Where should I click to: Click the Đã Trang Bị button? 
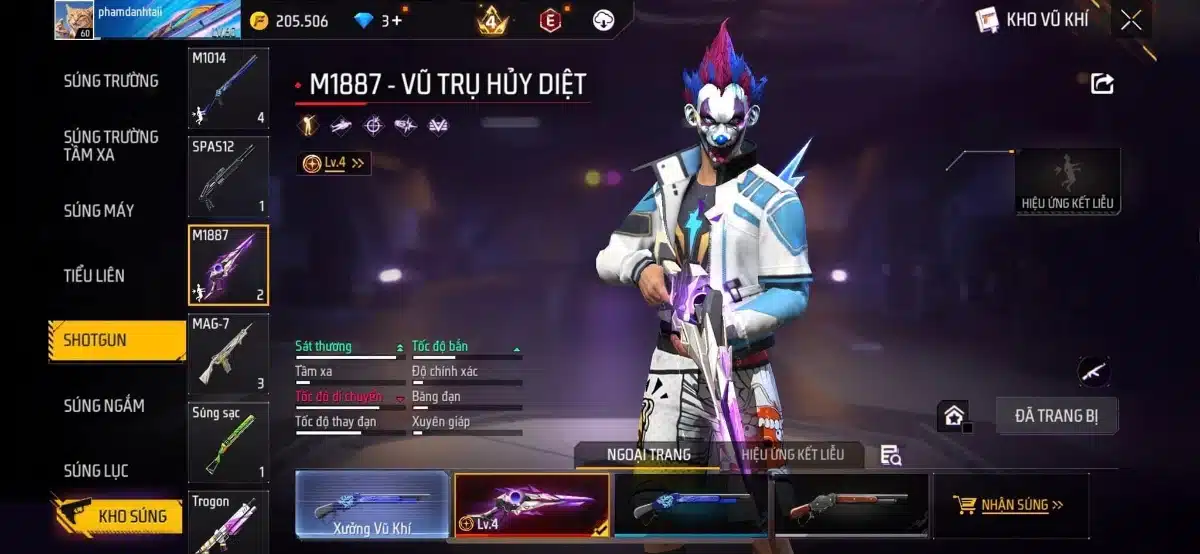pos(1056,416)
